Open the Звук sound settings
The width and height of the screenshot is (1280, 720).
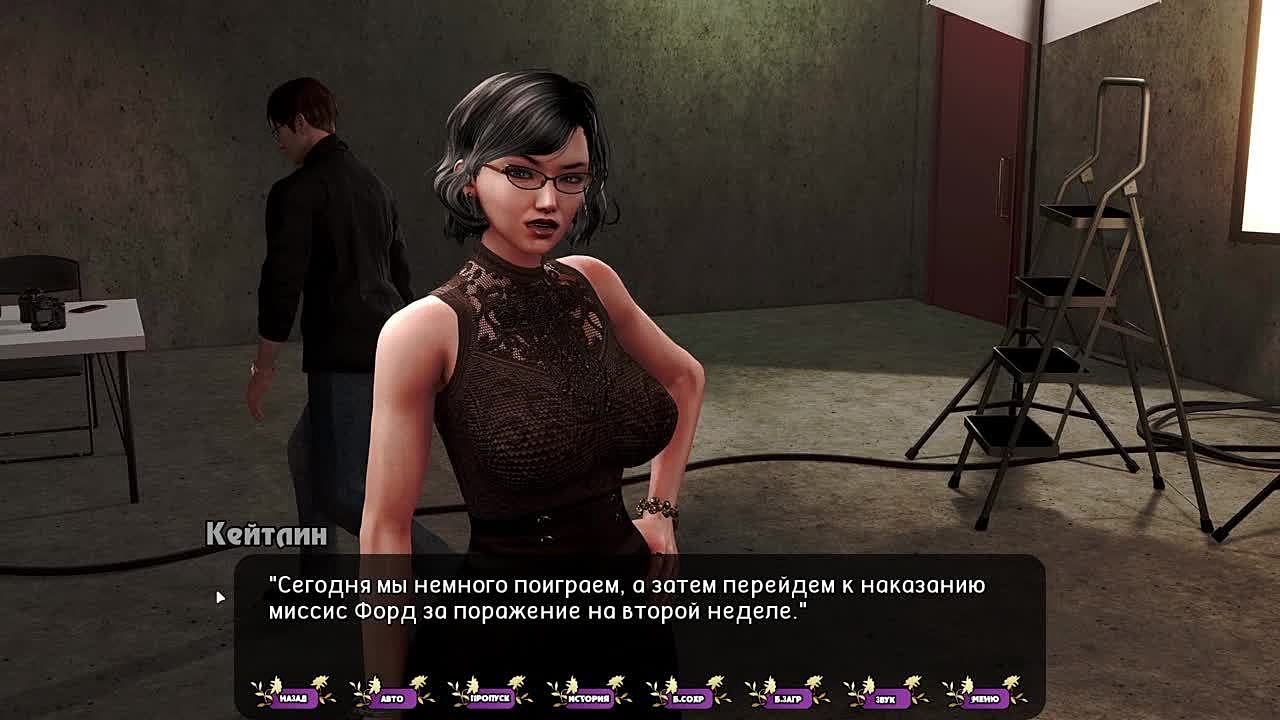tap(886, 697)
